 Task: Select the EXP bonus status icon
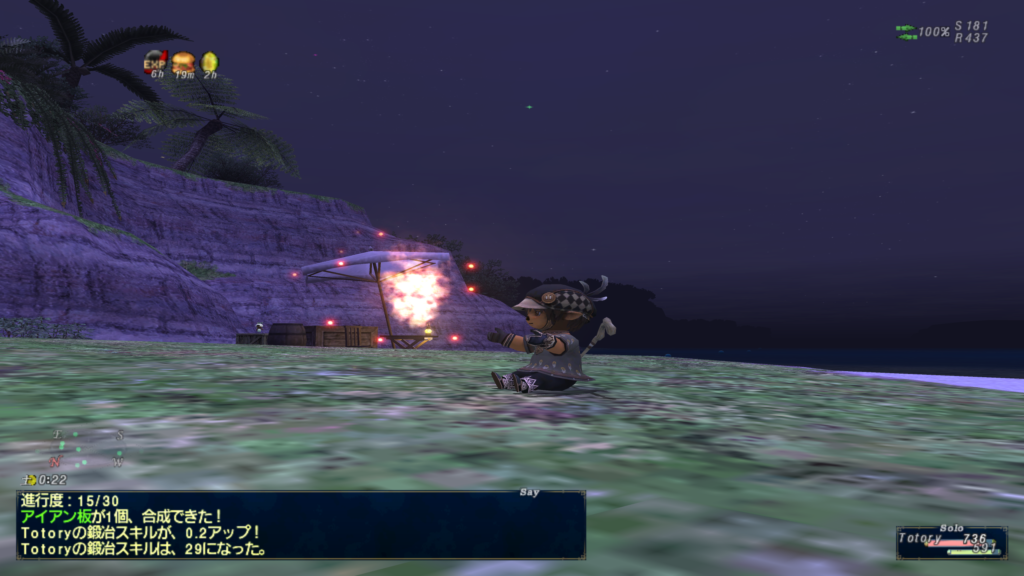pos(155,62)
